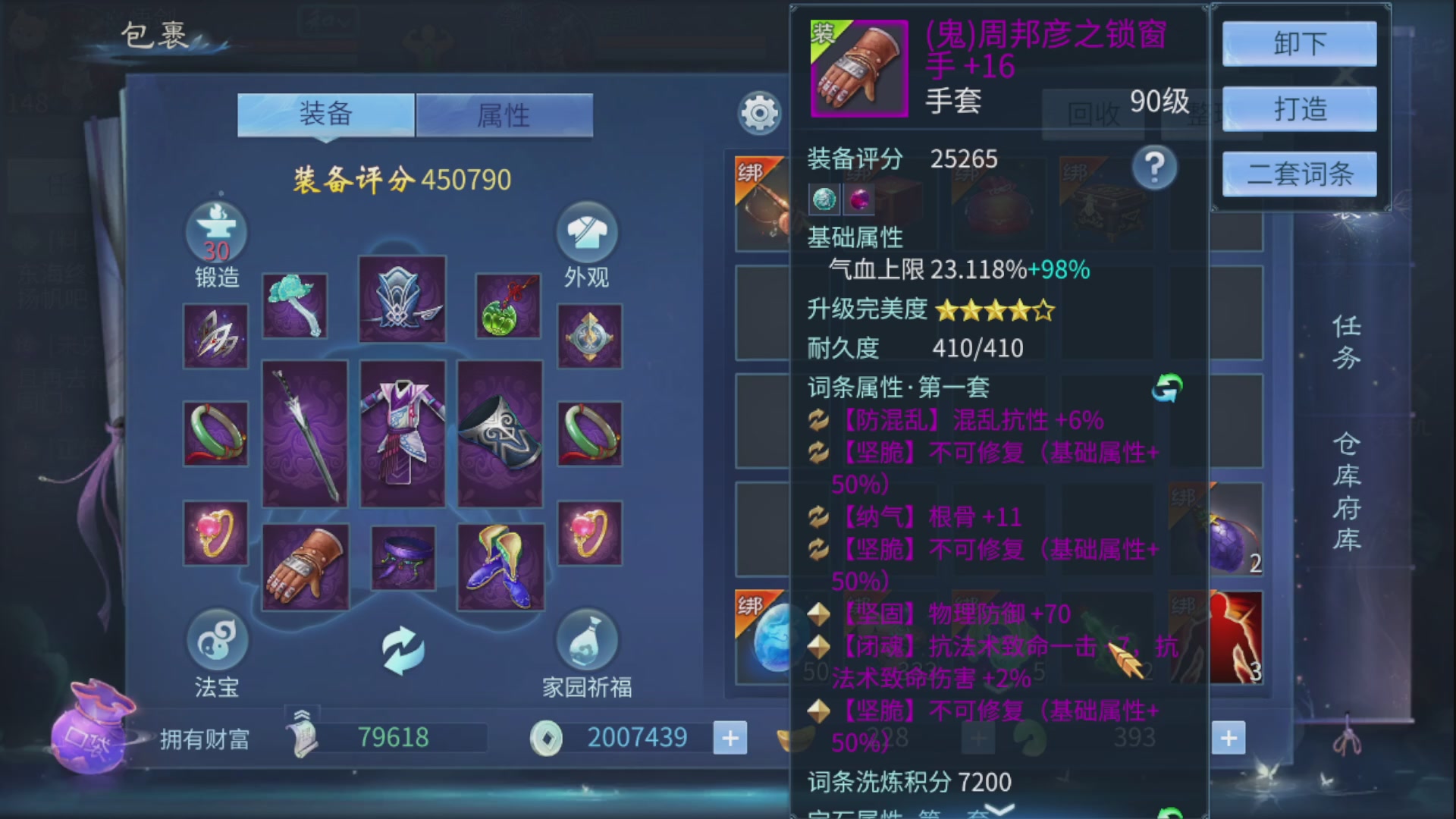Open 二套词条 second attribute set
The image size is (1456, 819).
point(1298,173)
